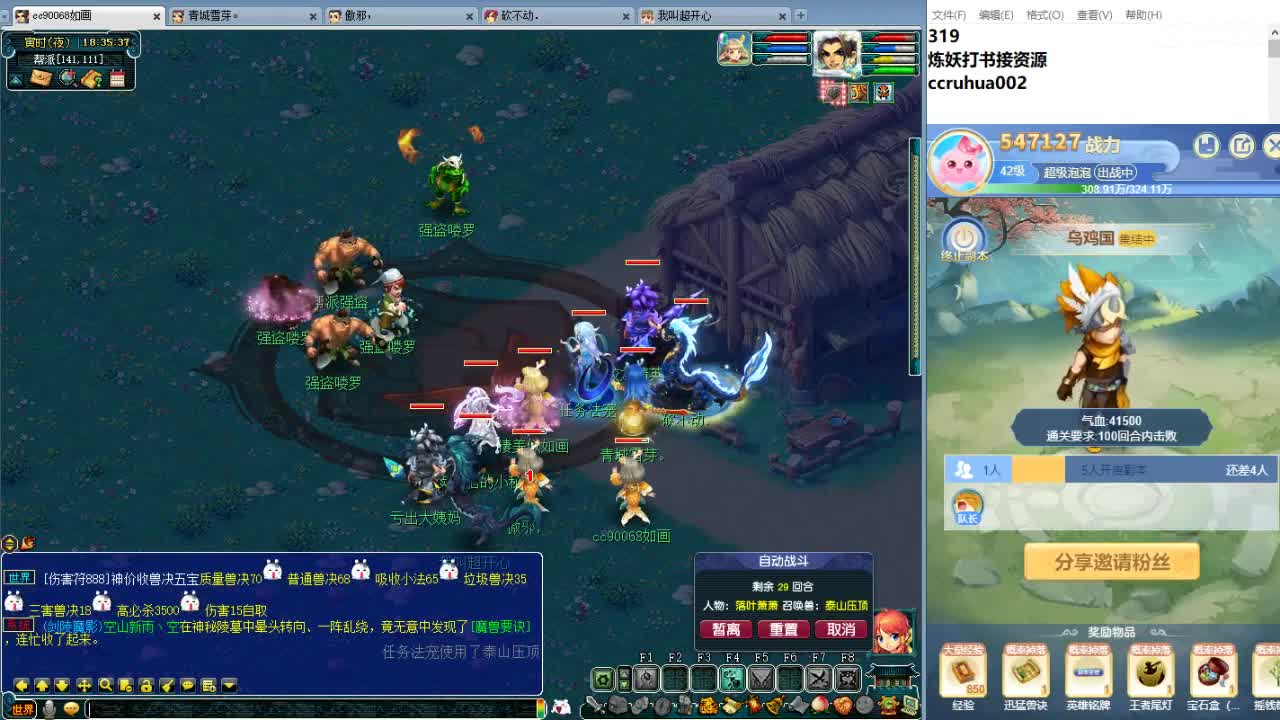
Task: Click the peach item icon in the bottom tray
Action: (822, 704)
